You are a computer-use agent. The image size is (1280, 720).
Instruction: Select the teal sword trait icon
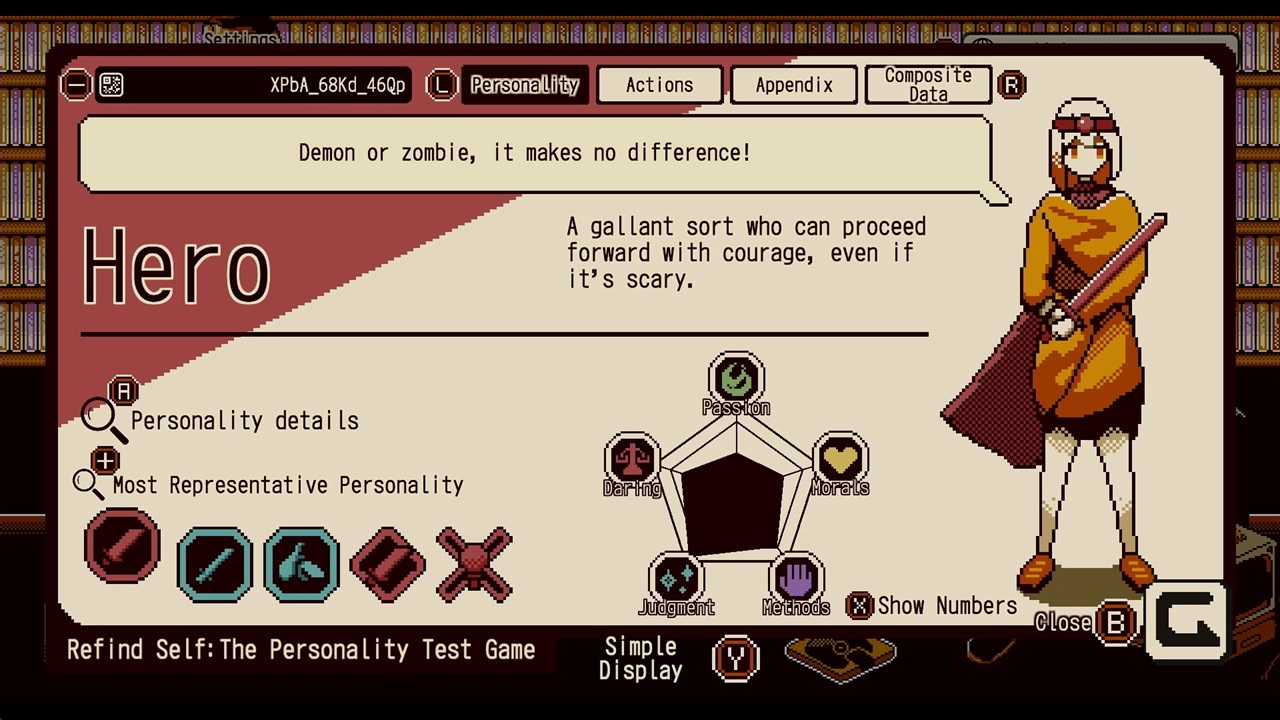[x=214, y=563]
